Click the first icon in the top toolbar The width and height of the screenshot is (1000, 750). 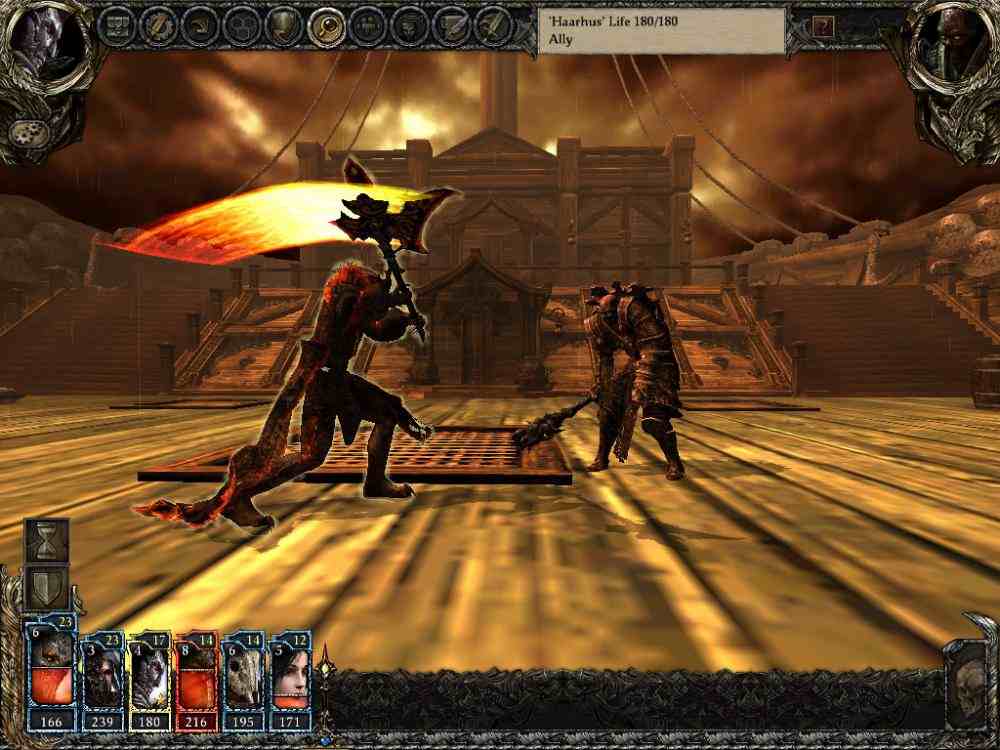point(118,24)
